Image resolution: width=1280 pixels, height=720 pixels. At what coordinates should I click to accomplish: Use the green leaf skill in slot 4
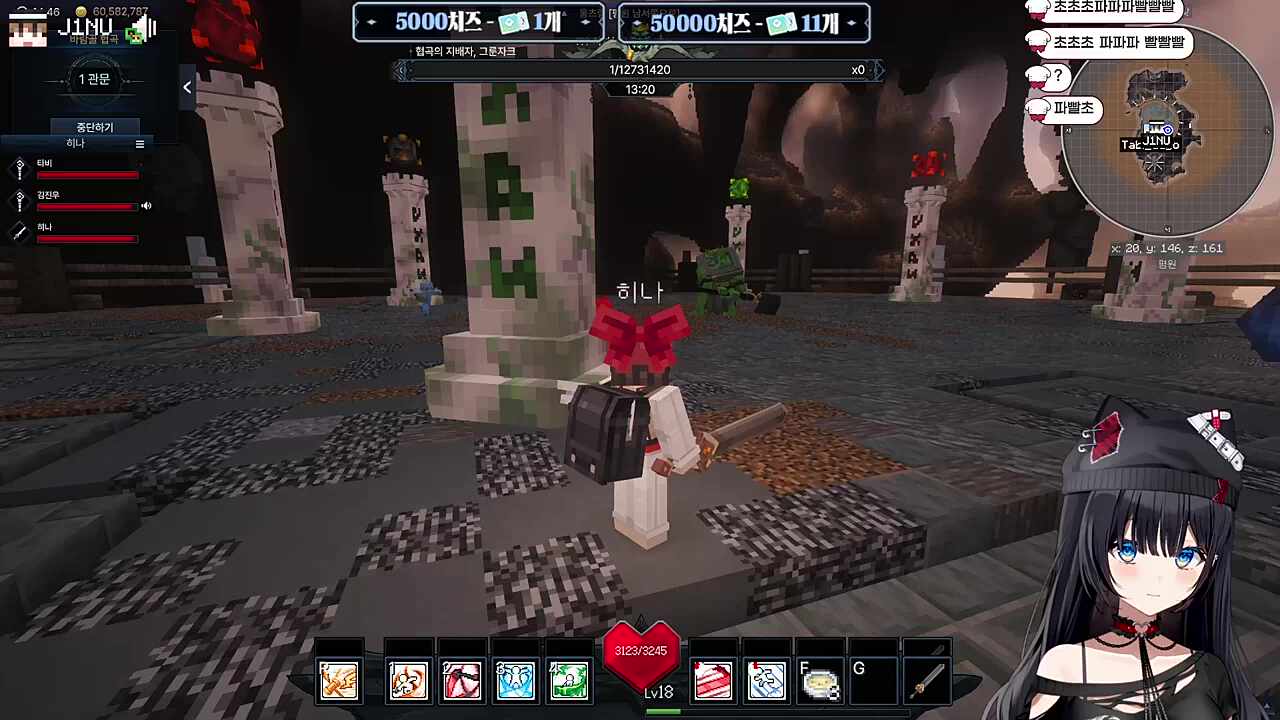point(569,681)
